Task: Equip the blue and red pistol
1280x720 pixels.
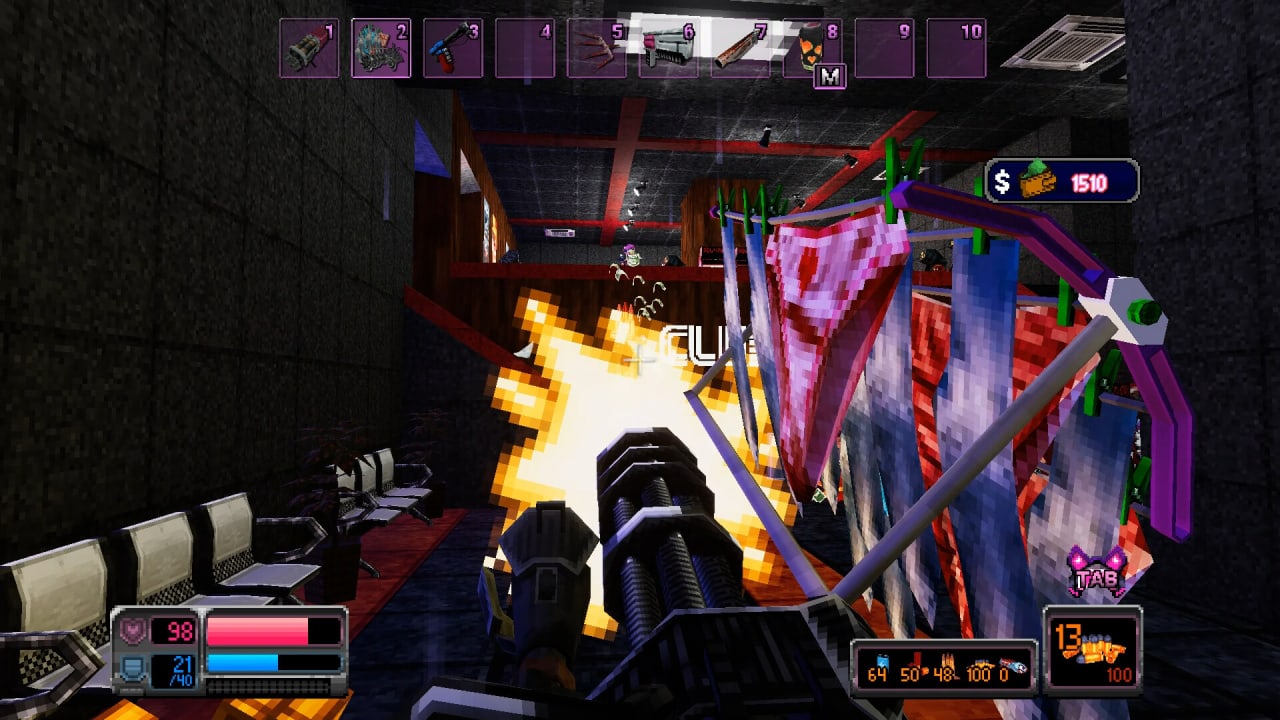Action: (453, 48)
